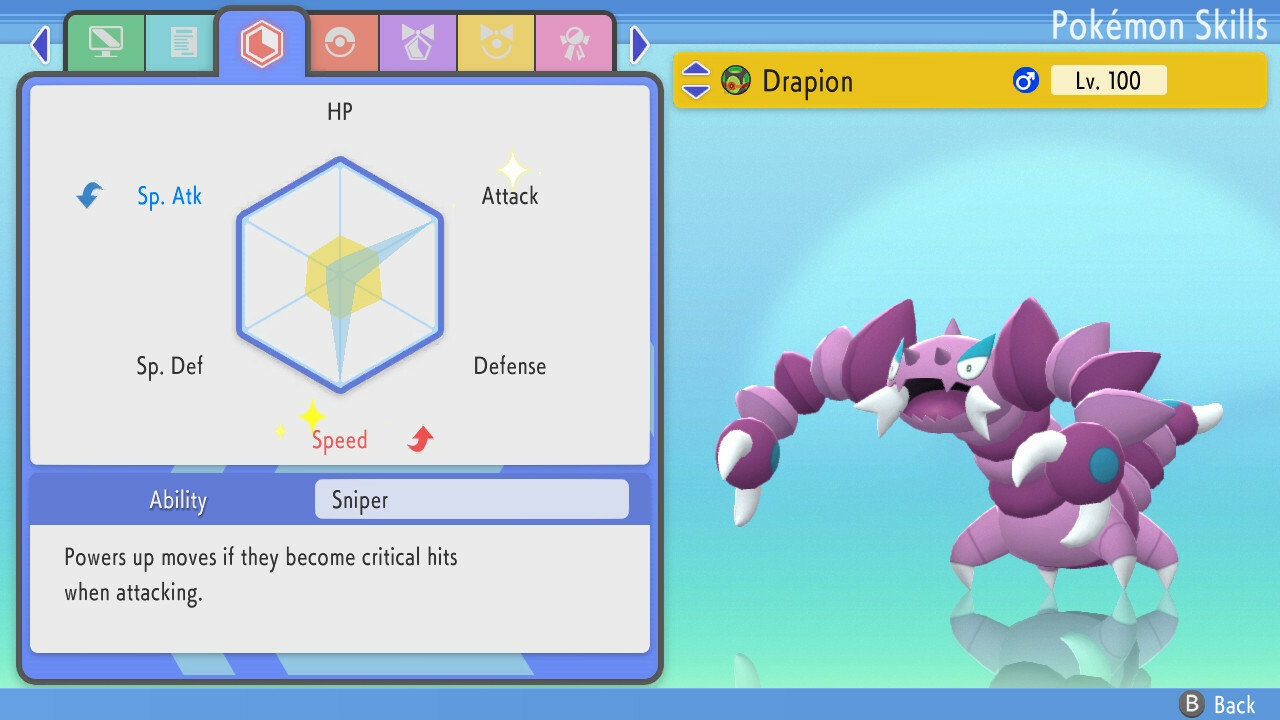Open the Pokémon Info tab with monitor icon
The width and height of the screenshot is (1280, 720).
tap(106, 42)
